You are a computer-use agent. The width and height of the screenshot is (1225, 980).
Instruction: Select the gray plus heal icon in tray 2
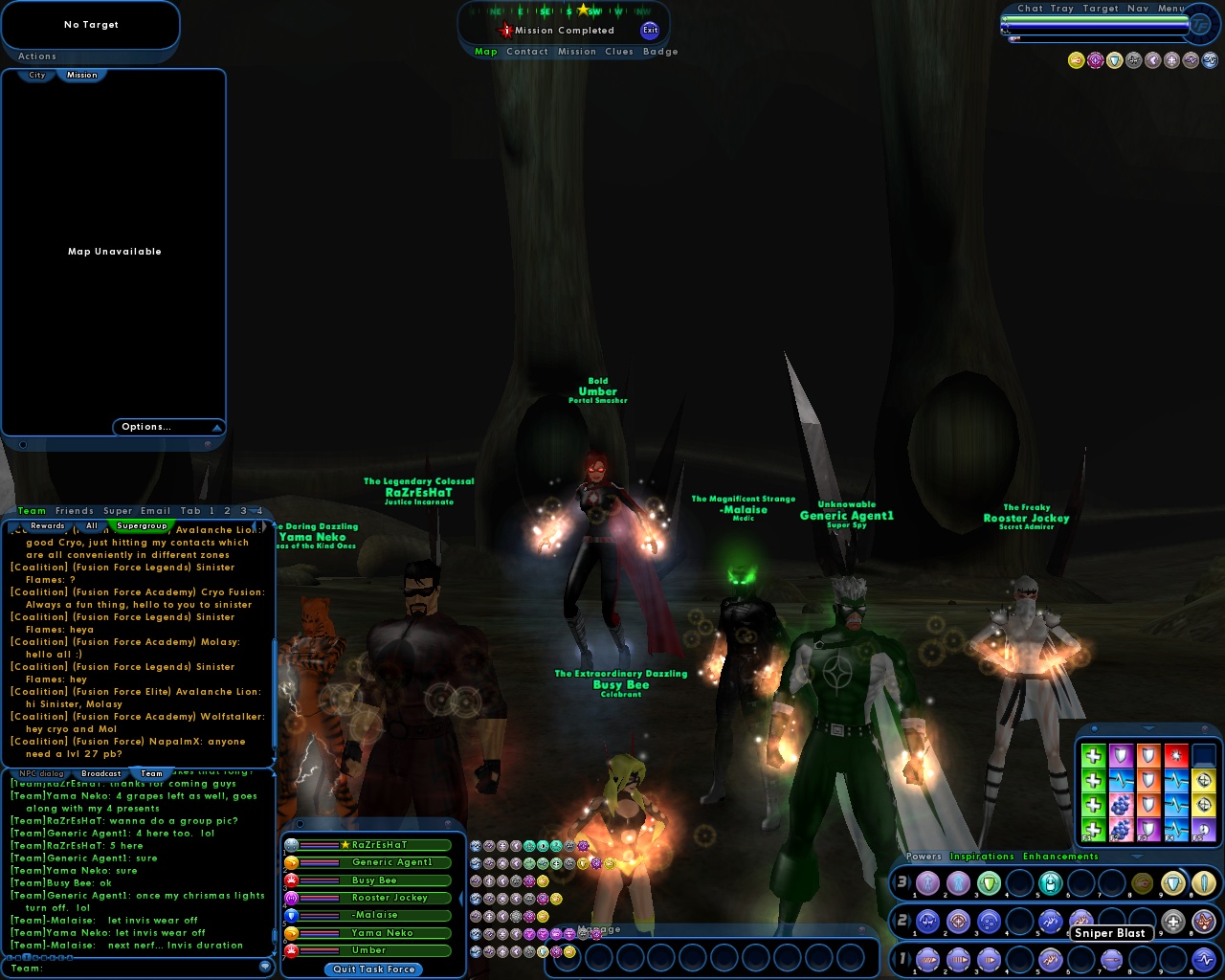(x=1172, y=922)
